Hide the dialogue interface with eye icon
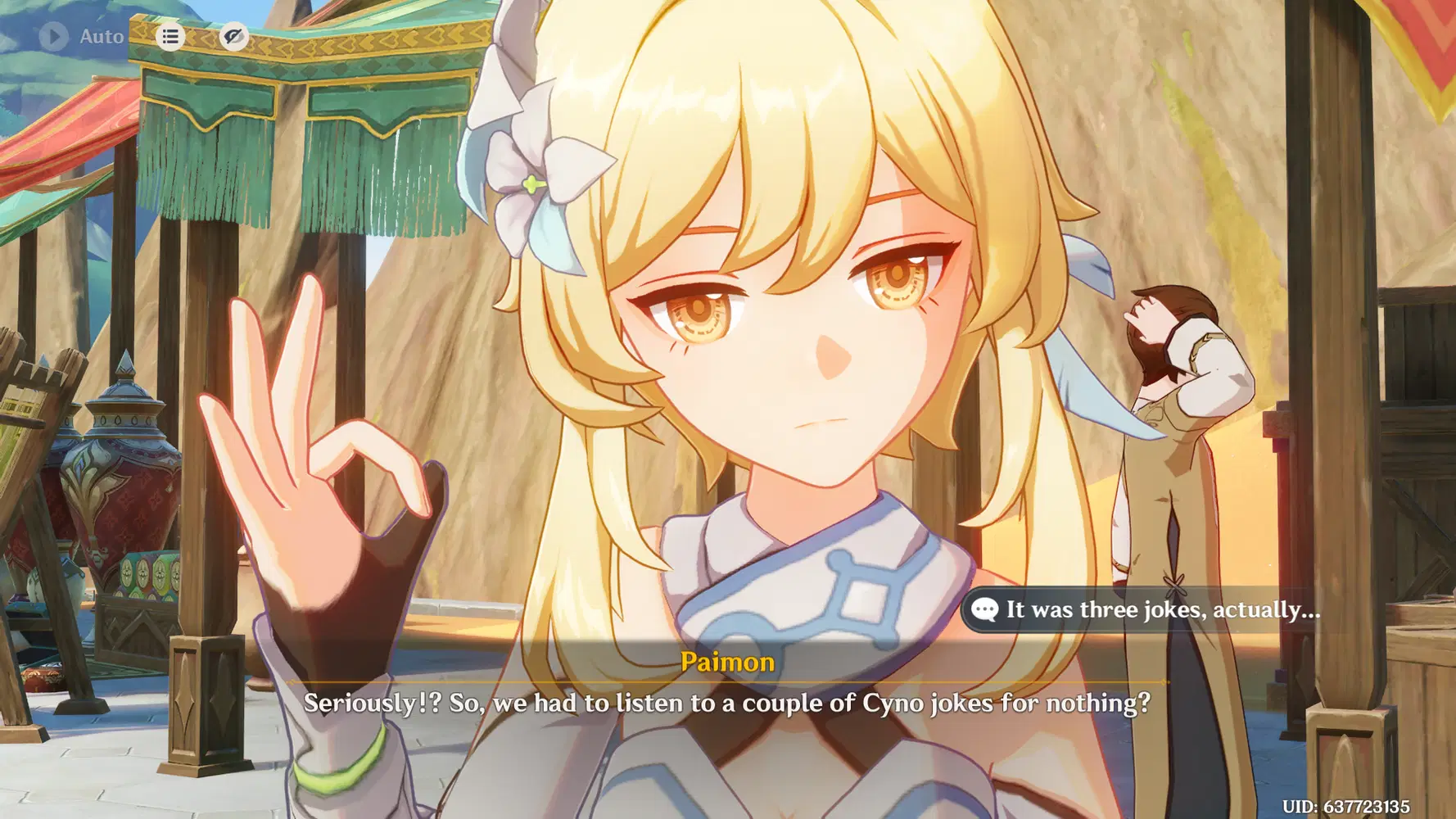This screenshot has width=1456, height=819. click(233, 36)
